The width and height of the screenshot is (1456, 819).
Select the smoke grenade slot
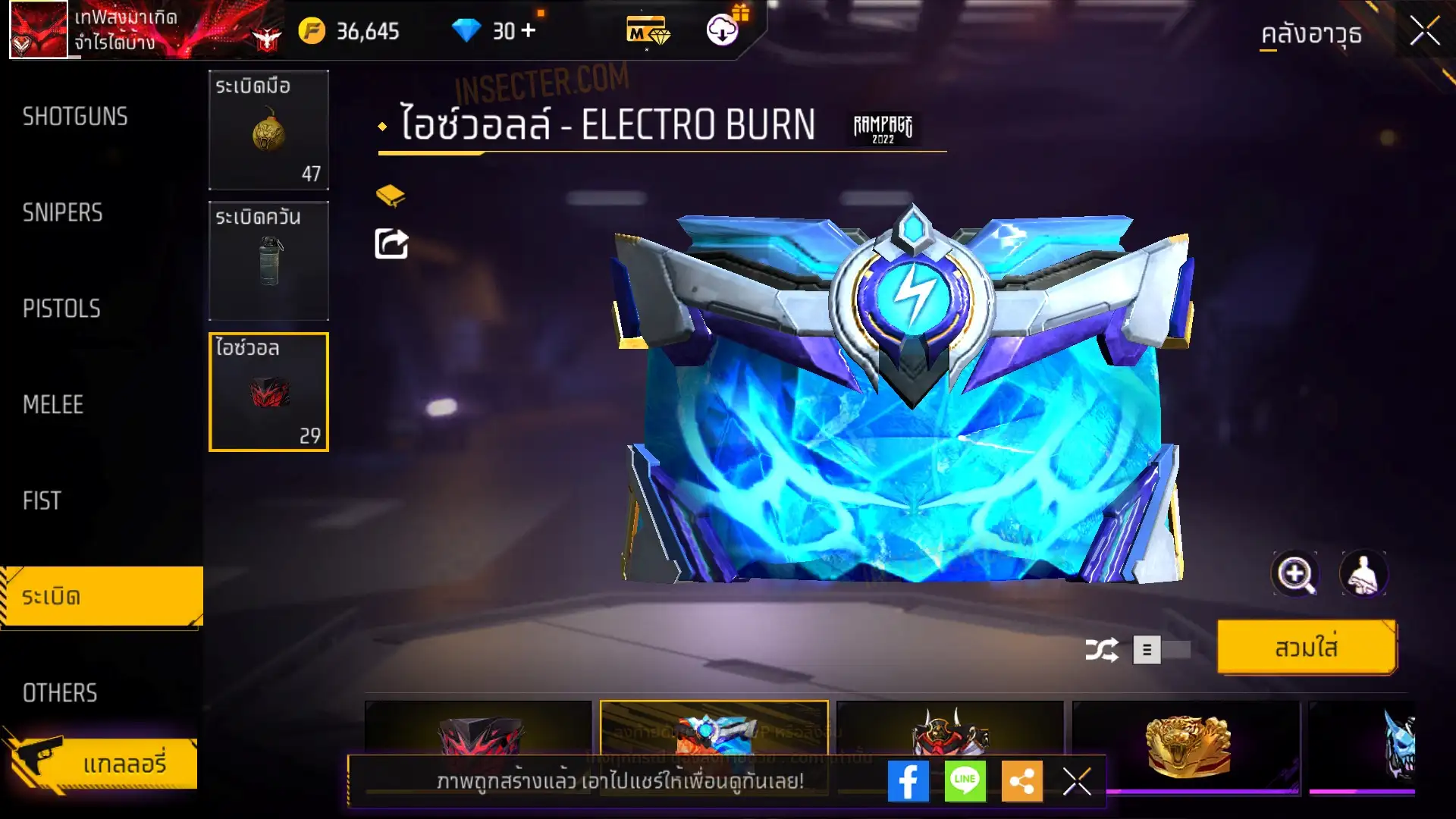point(268,261)
